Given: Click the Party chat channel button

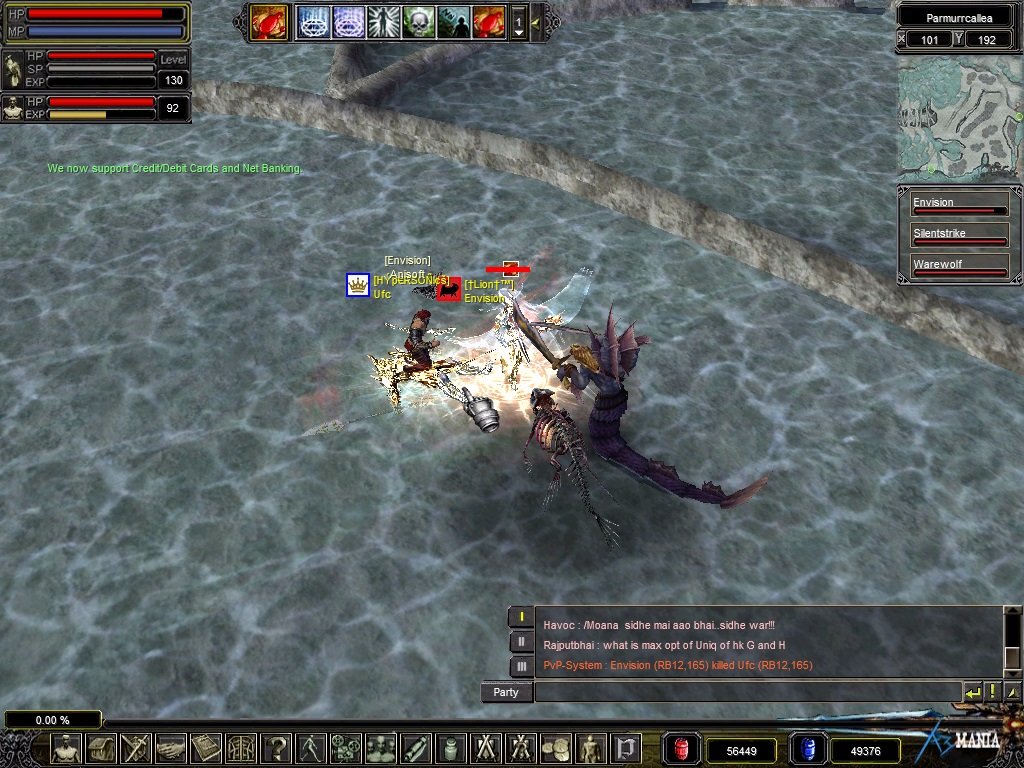Looking at the screenshot, I should [x=506, y=692].
